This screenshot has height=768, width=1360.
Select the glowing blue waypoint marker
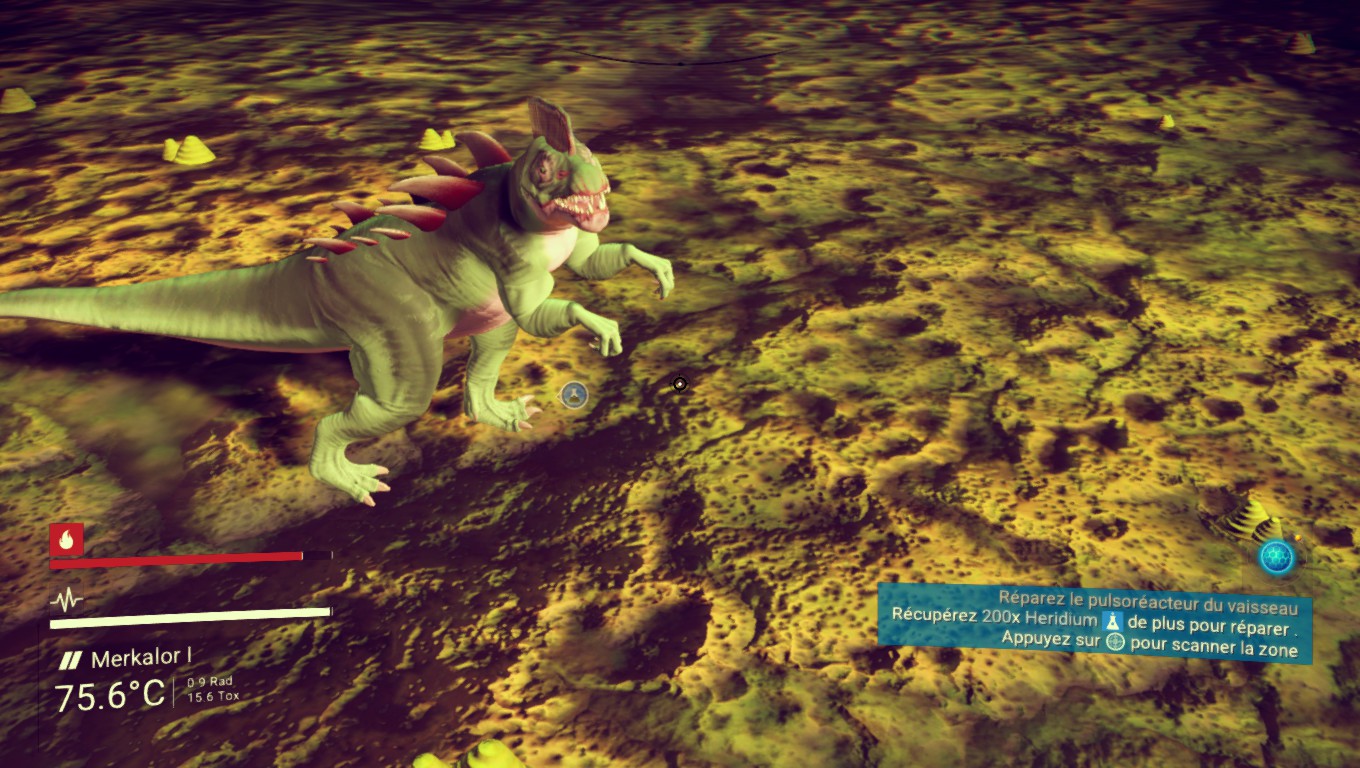point(1277,557)
